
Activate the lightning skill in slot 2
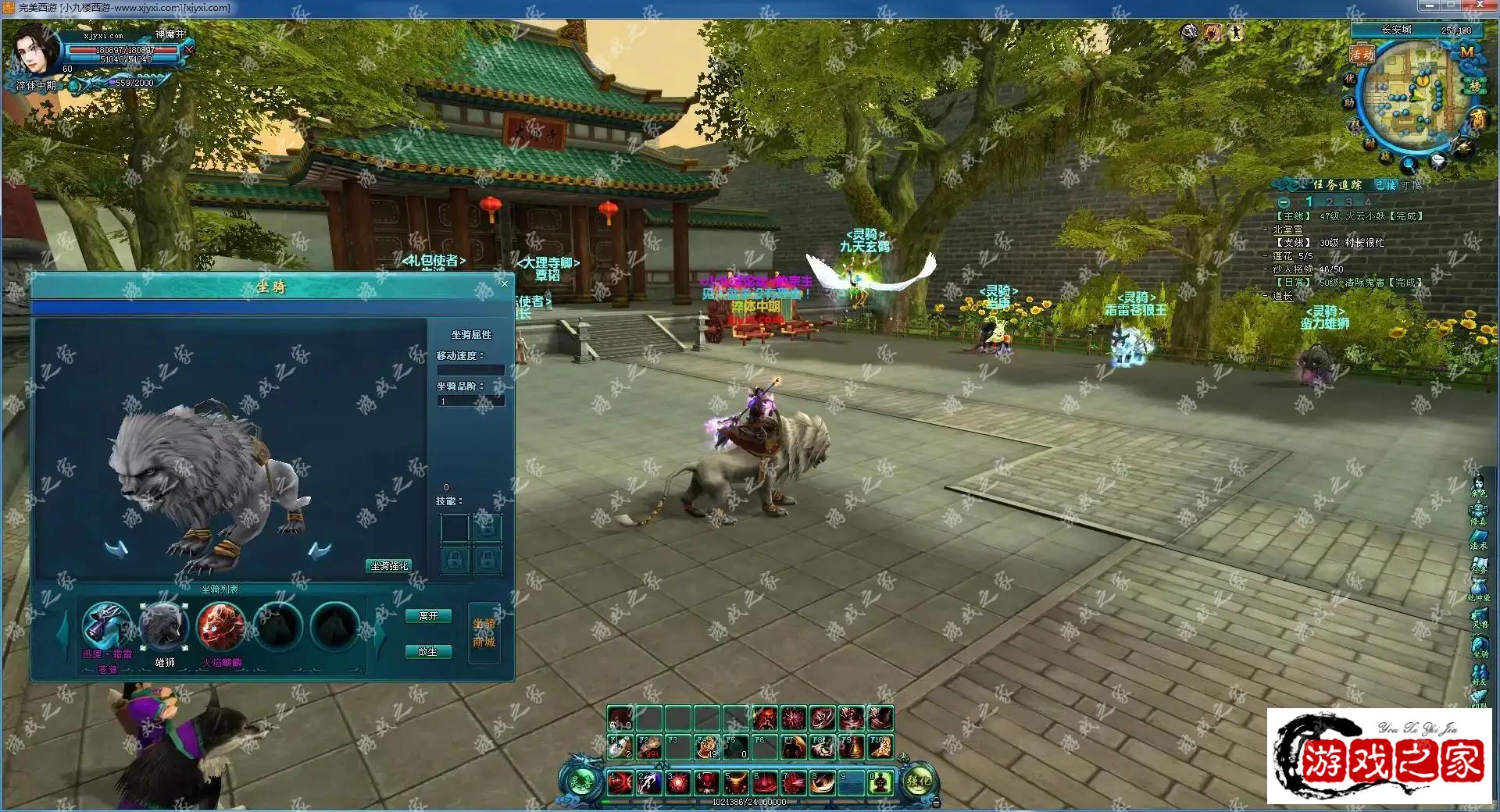point(648,782)
